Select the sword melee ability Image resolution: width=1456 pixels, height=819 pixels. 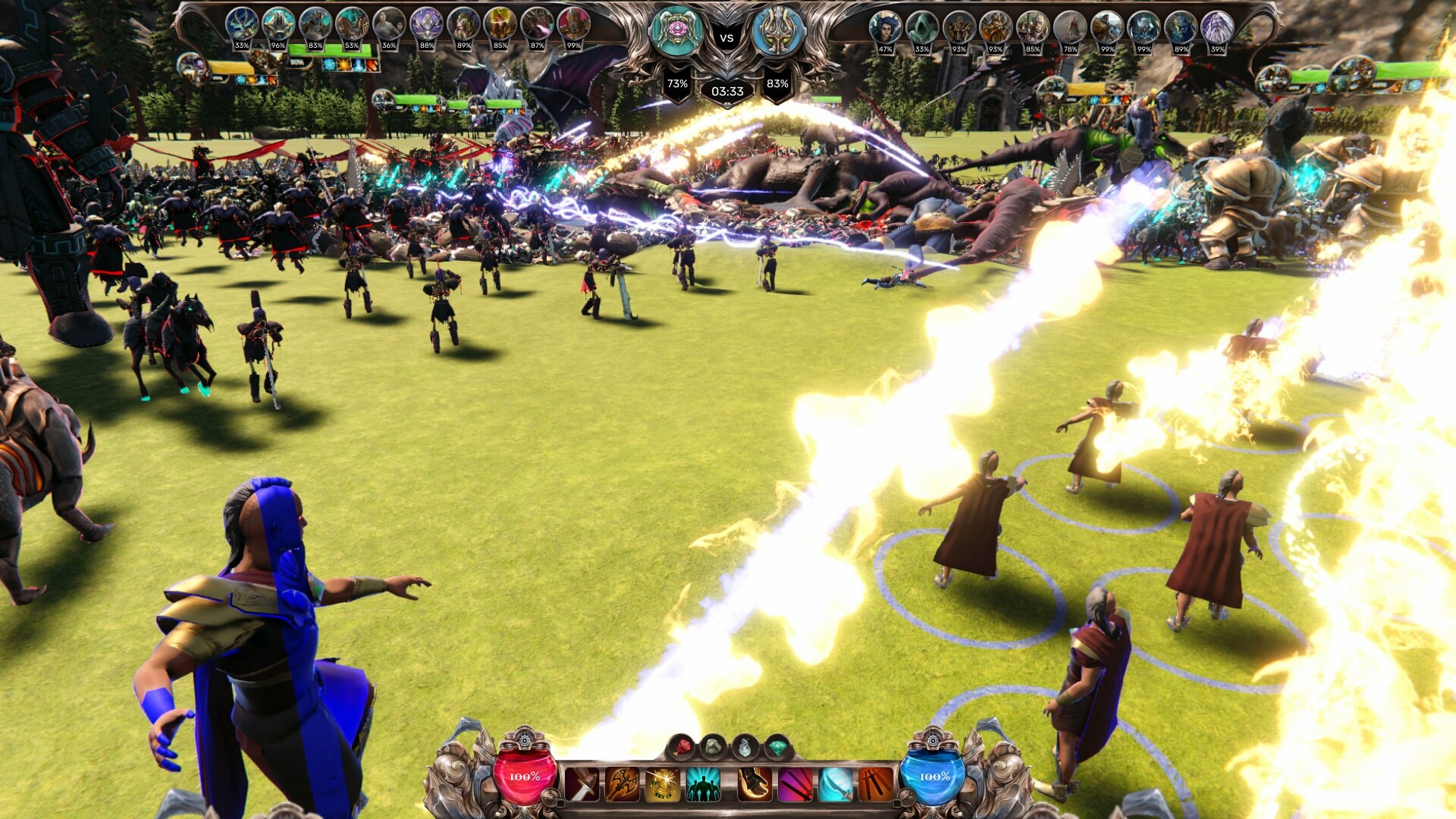click(x=581, y=781)
